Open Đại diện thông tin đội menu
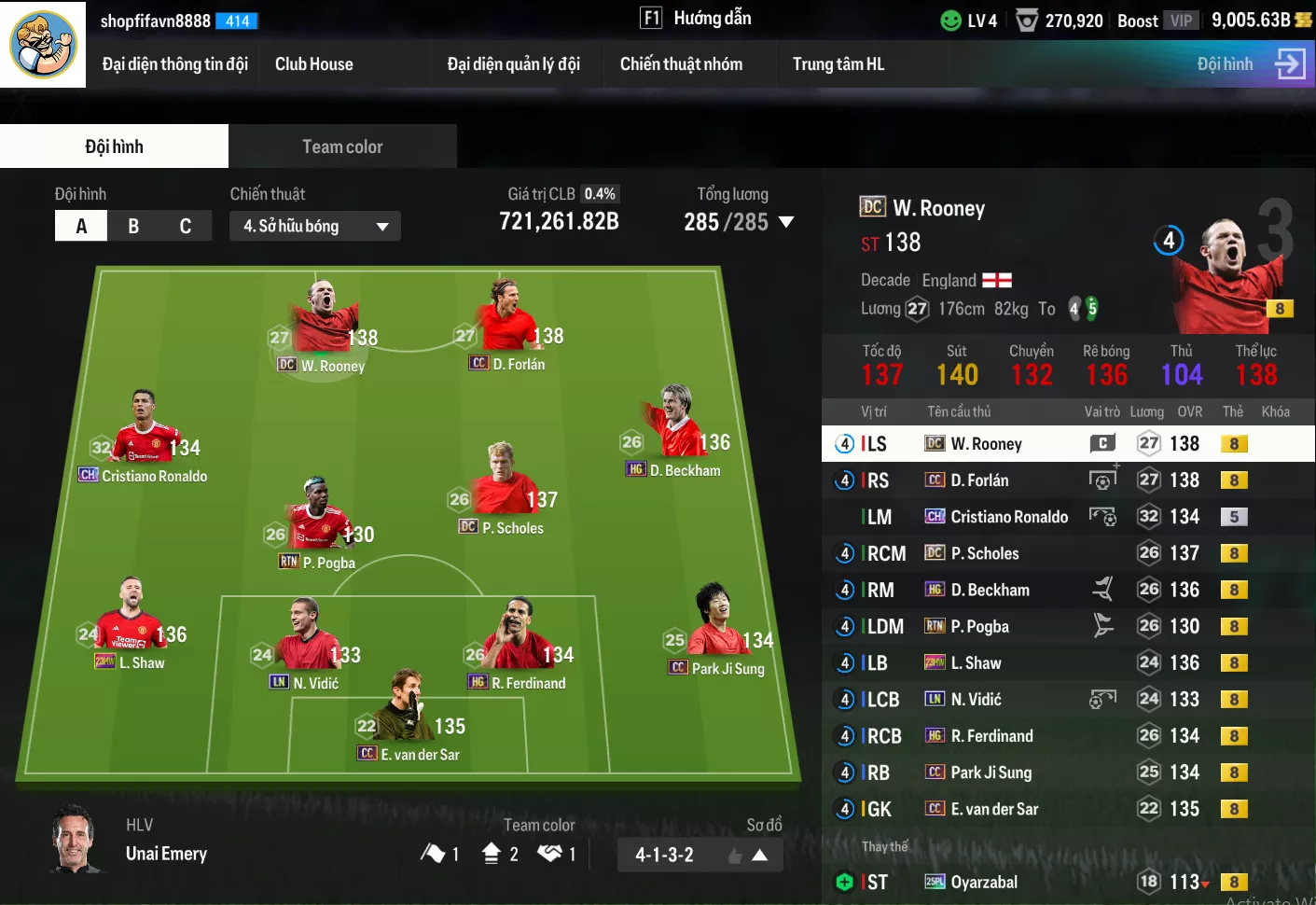1316x905 pixels. click(x=174, y=64)
